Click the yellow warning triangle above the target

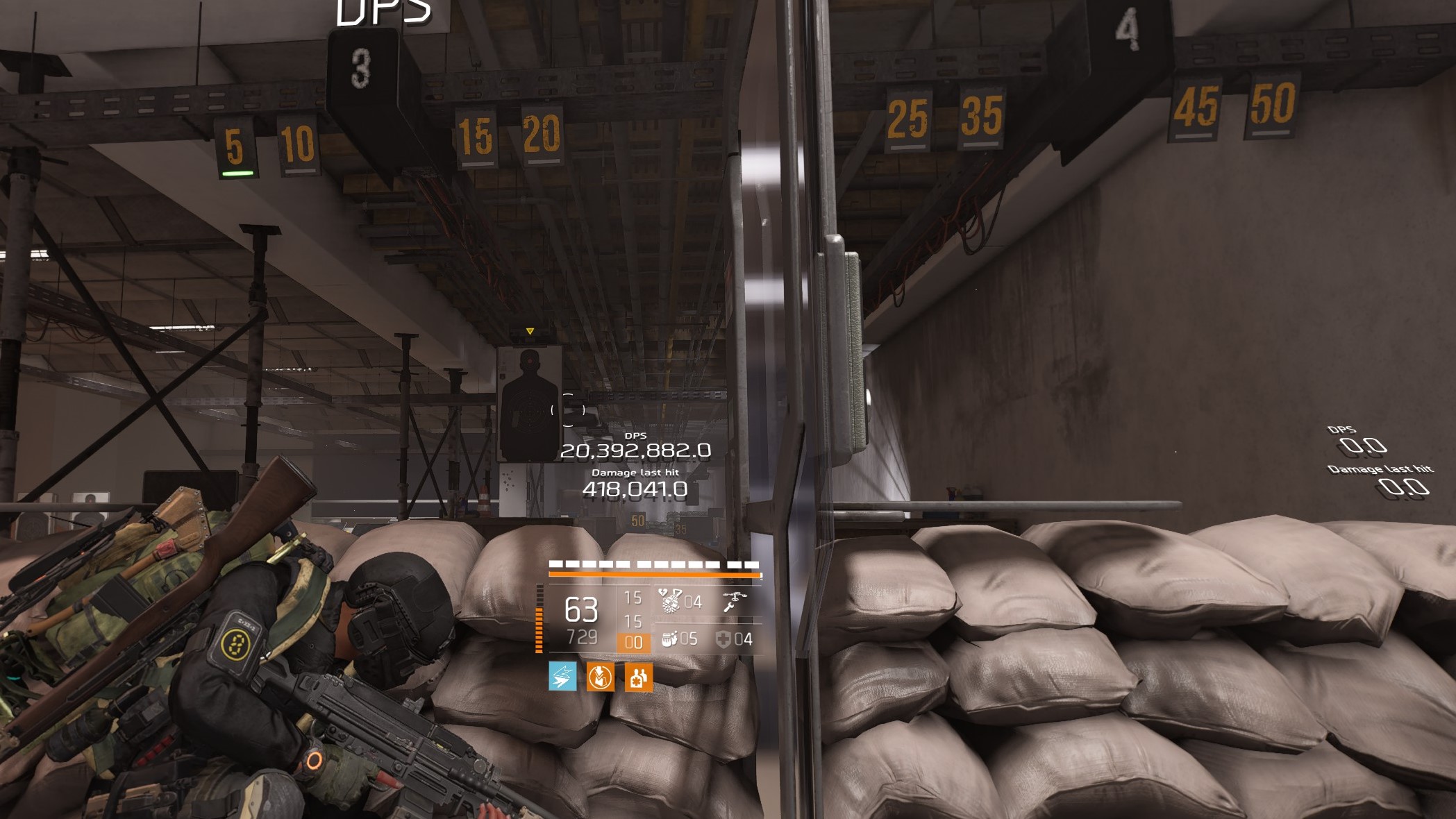coord(531,332)
